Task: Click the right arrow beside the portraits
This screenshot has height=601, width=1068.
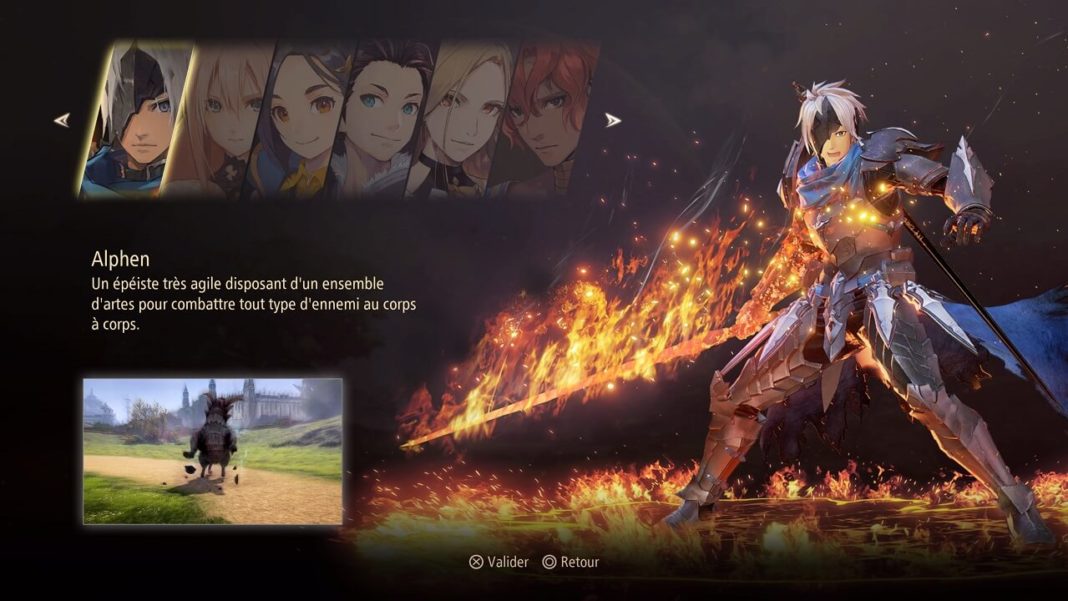Action: coord(613,120)
